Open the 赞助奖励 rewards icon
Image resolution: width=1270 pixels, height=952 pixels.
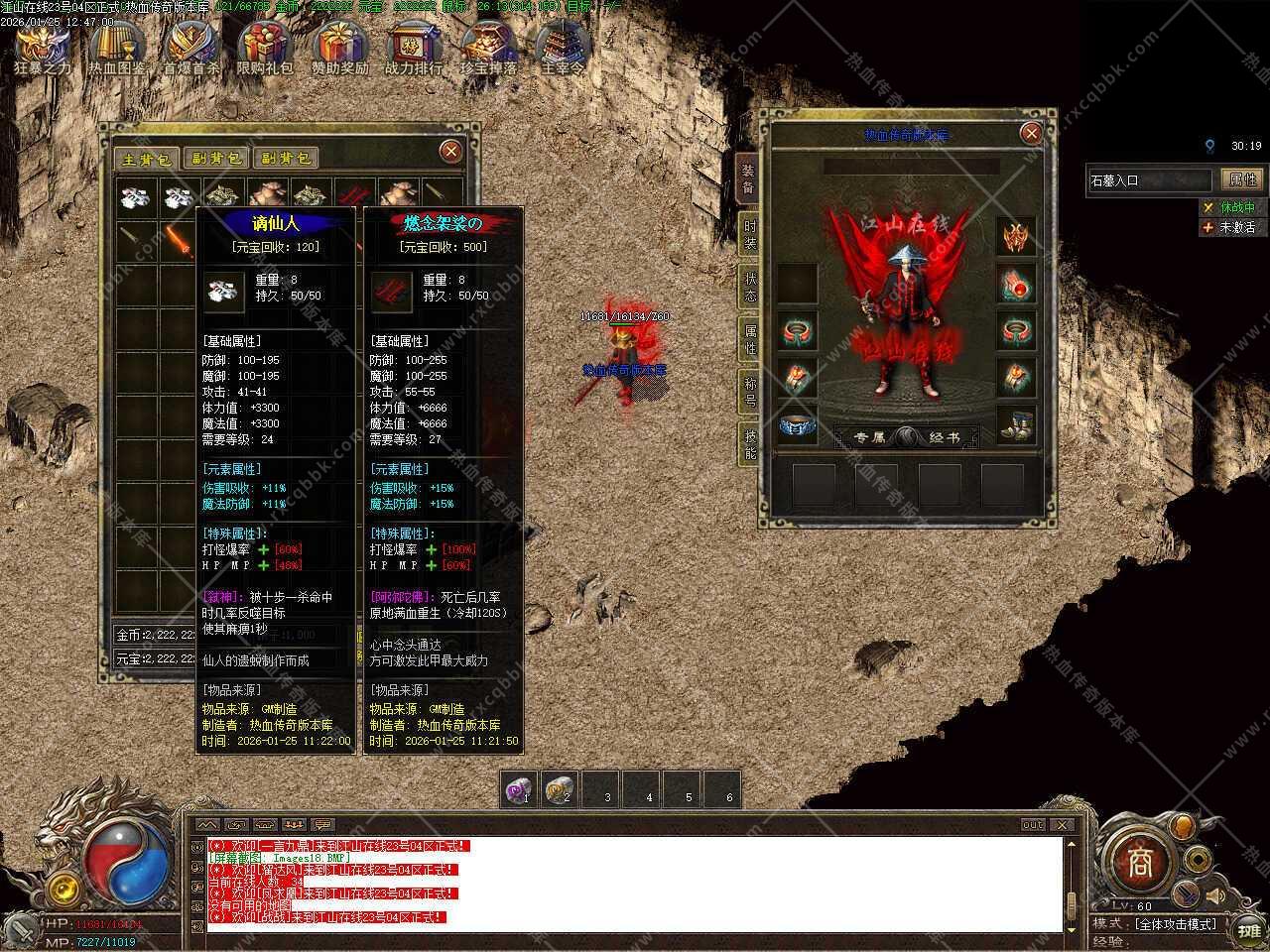[340, 49]
